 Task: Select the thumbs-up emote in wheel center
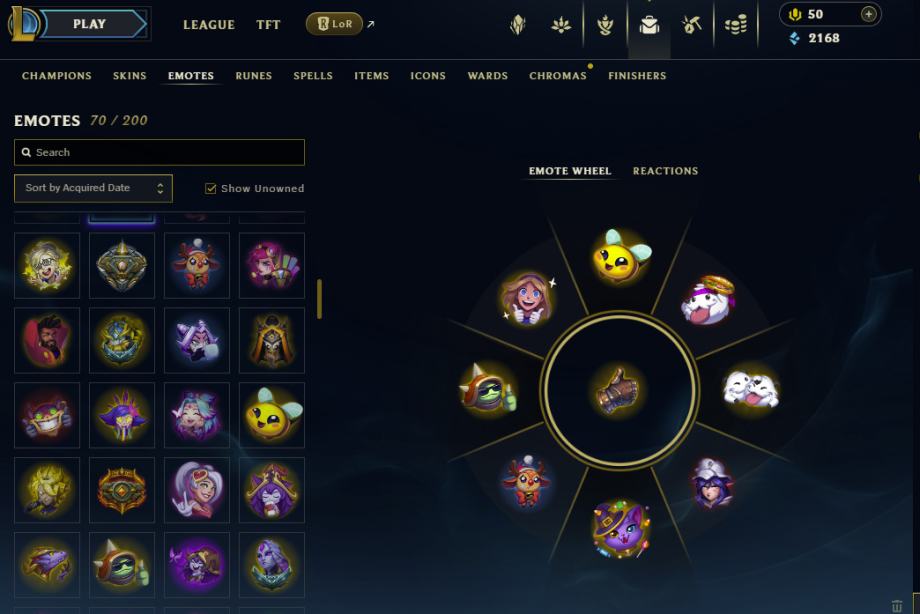tap(618, 389)
